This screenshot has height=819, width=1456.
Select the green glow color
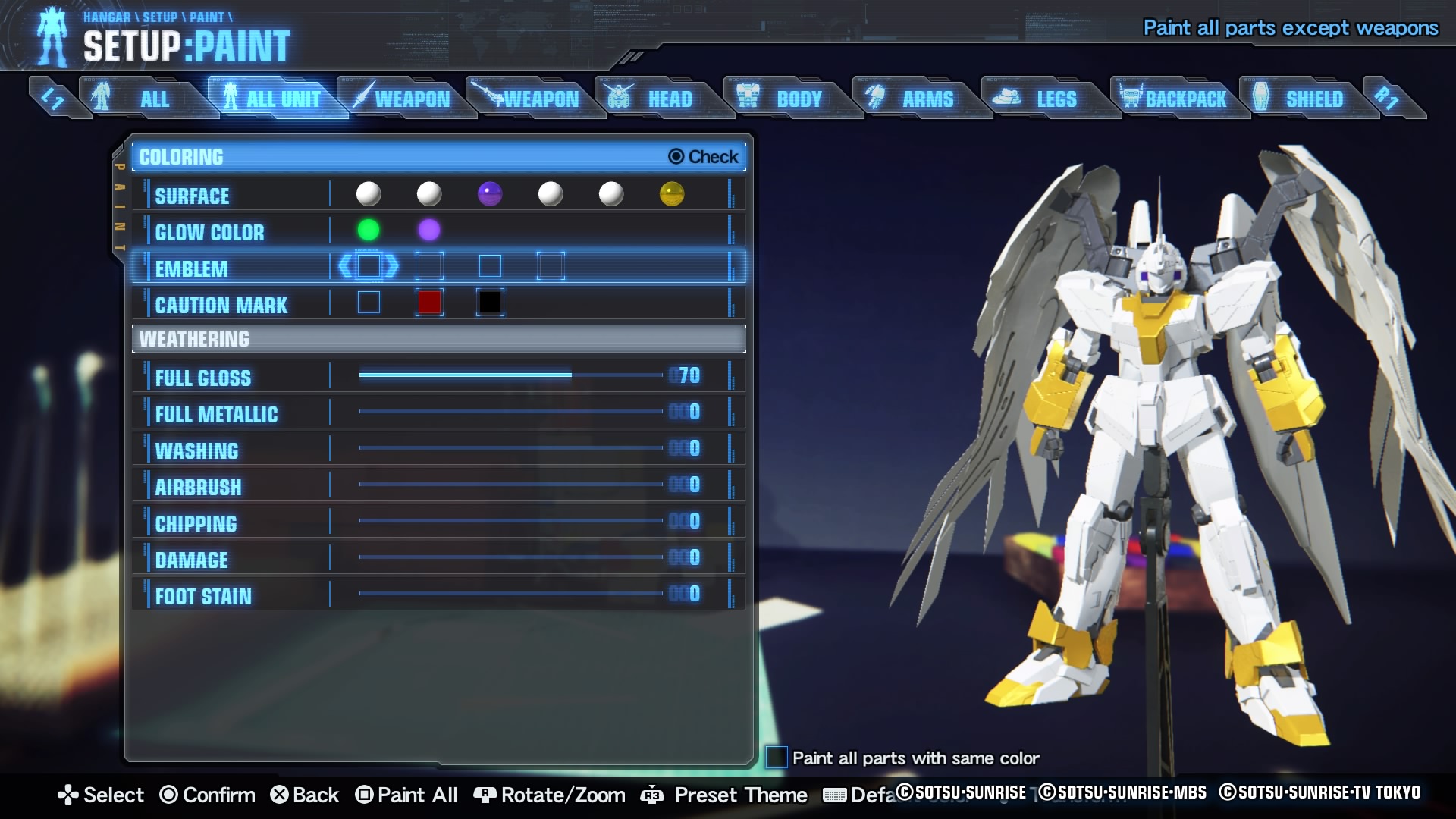[369, 230]
